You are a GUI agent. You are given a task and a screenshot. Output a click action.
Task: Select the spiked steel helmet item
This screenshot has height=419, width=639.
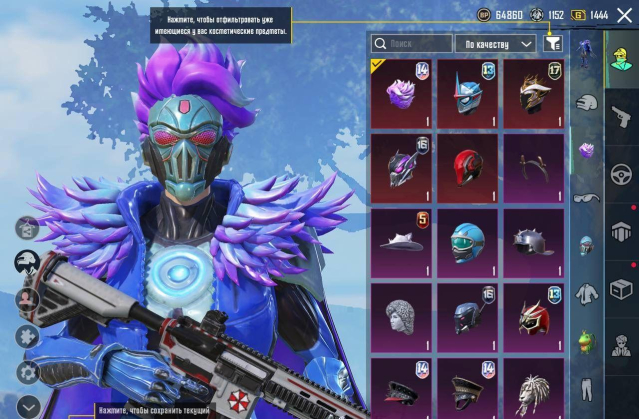533,242
